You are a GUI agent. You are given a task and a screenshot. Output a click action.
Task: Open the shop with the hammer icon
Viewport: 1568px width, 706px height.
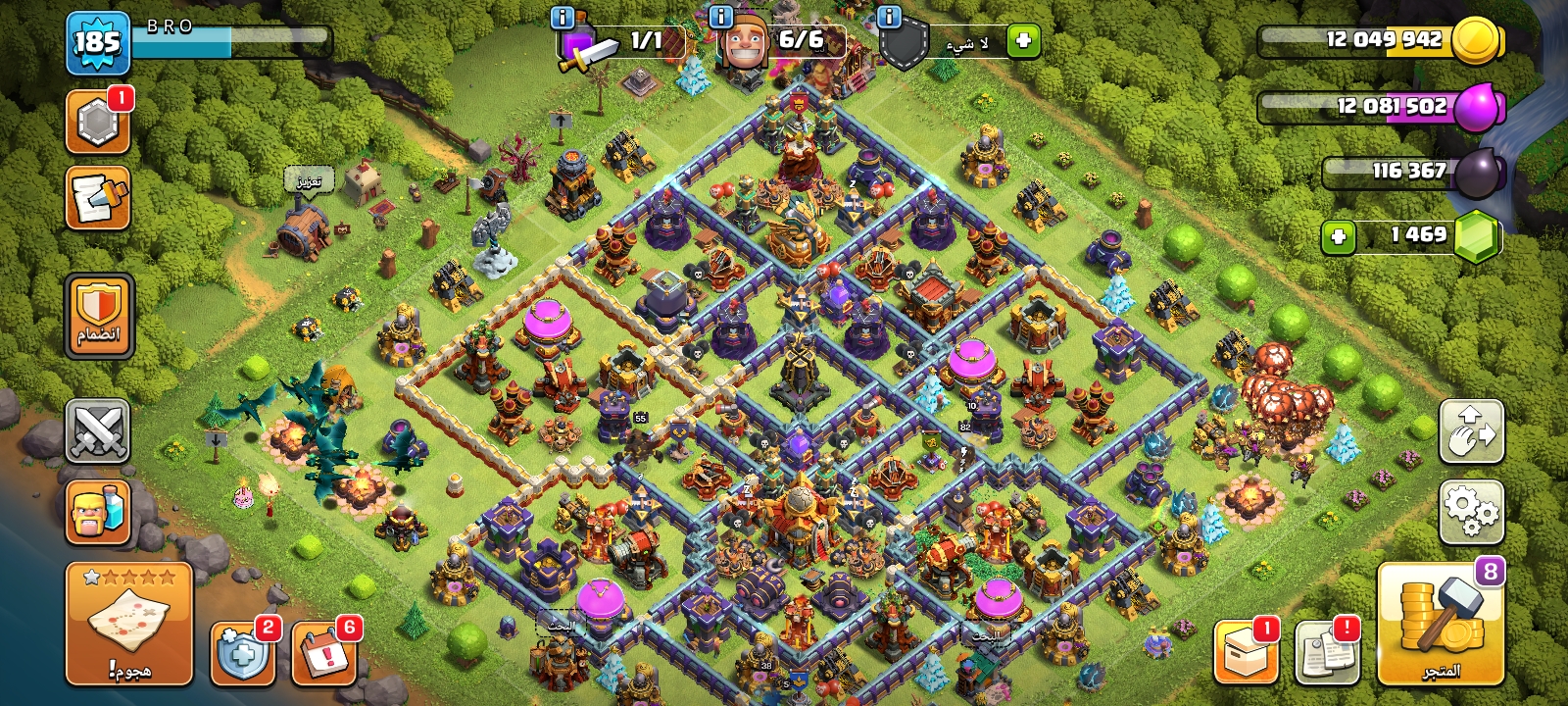click(1440, 626)
